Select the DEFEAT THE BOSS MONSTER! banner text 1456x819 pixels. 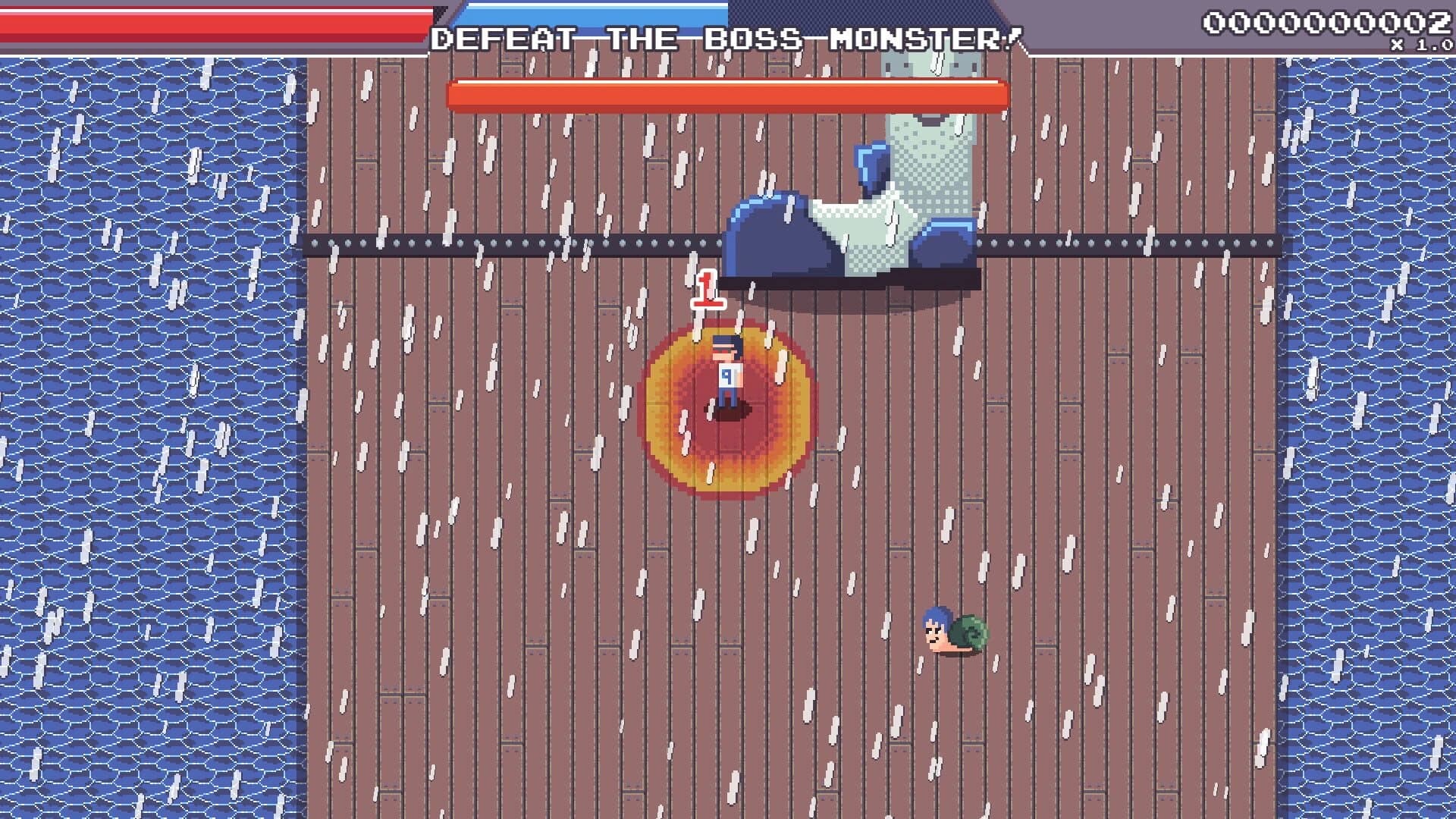tap(728, 36)
